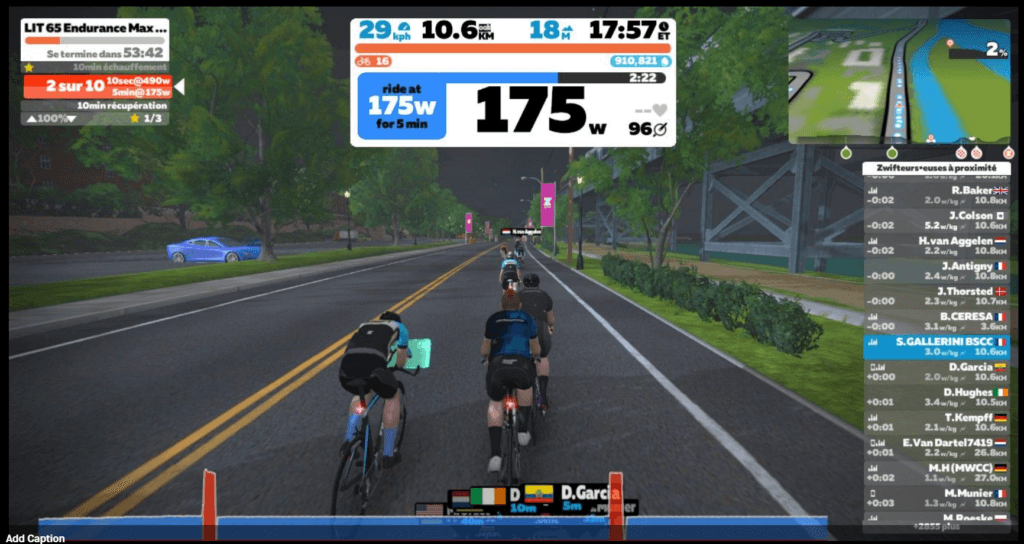The width and height of the screenshot is (1024, 544).
Task: Choose J.Colson from the nearby riders list
Action: coord(936,220)
